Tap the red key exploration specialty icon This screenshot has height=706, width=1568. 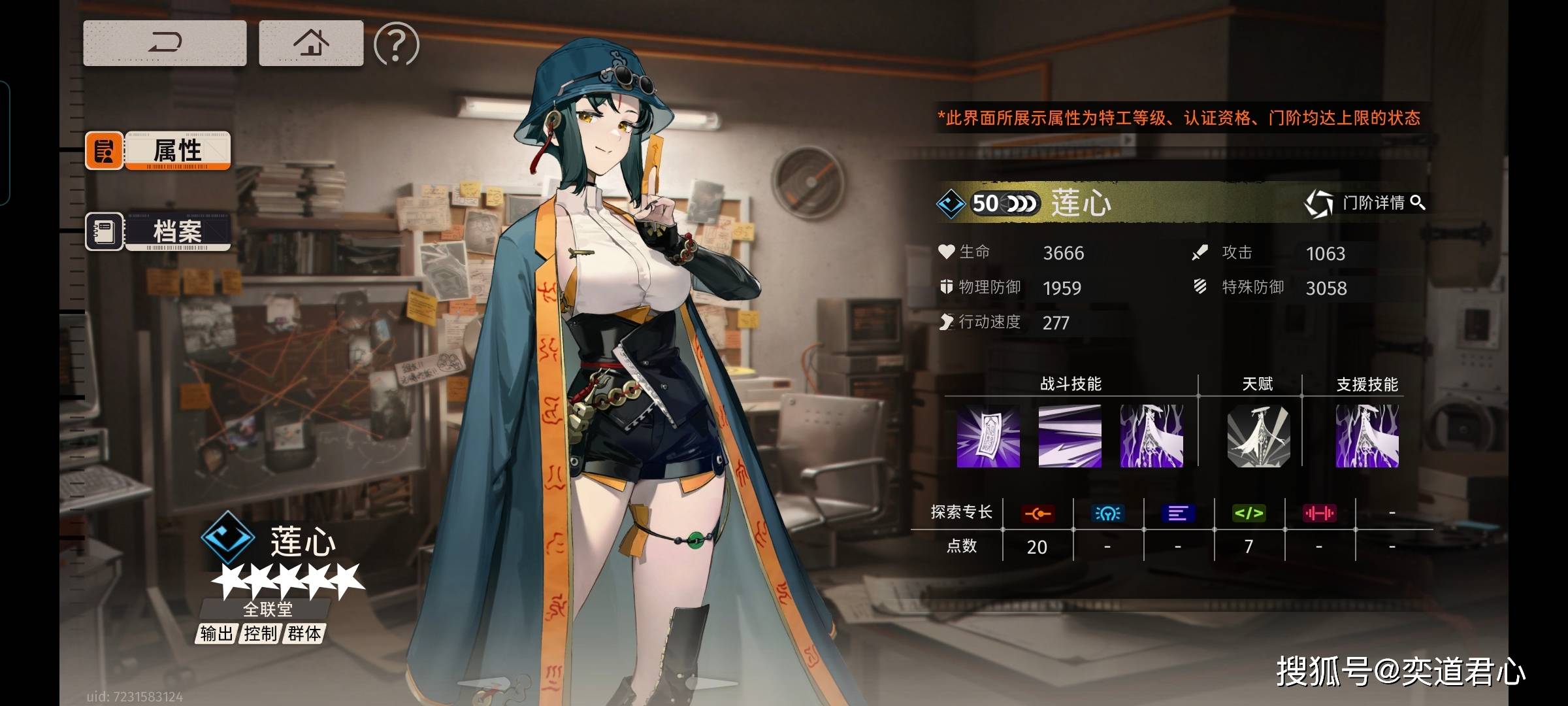[1037, 514]
